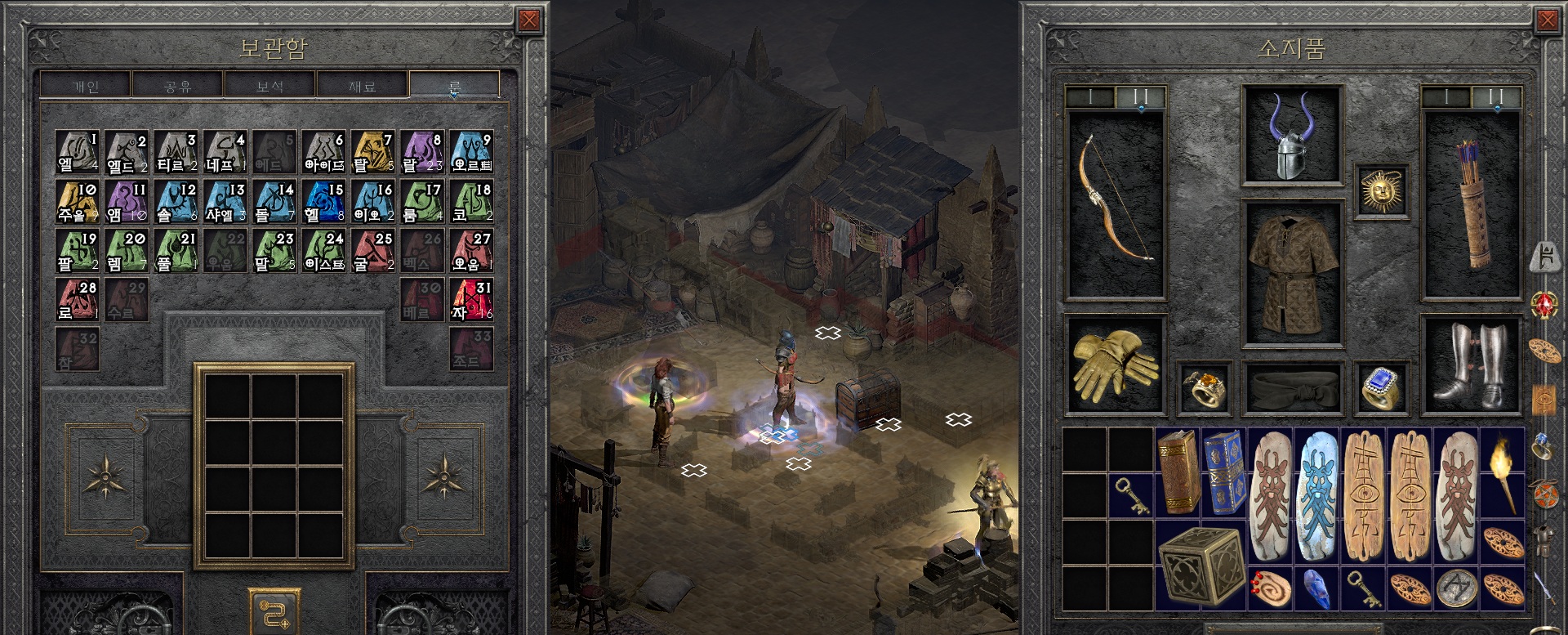Show the 보석 gems tab
This screenshot has width=1568, height=635.
pos(269,85)
